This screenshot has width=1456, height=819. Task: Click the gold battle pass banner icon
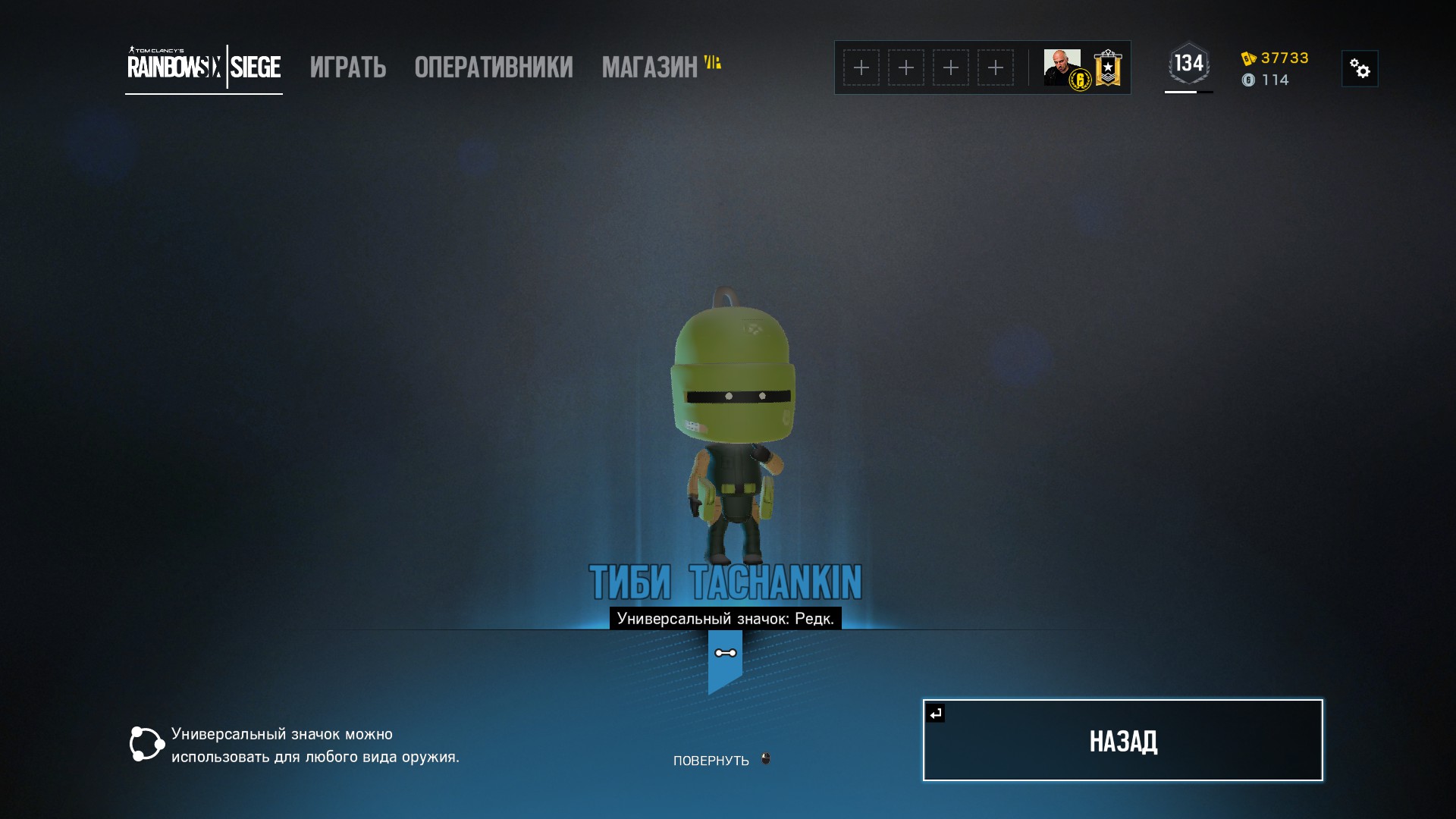(x=1107, y=67)
